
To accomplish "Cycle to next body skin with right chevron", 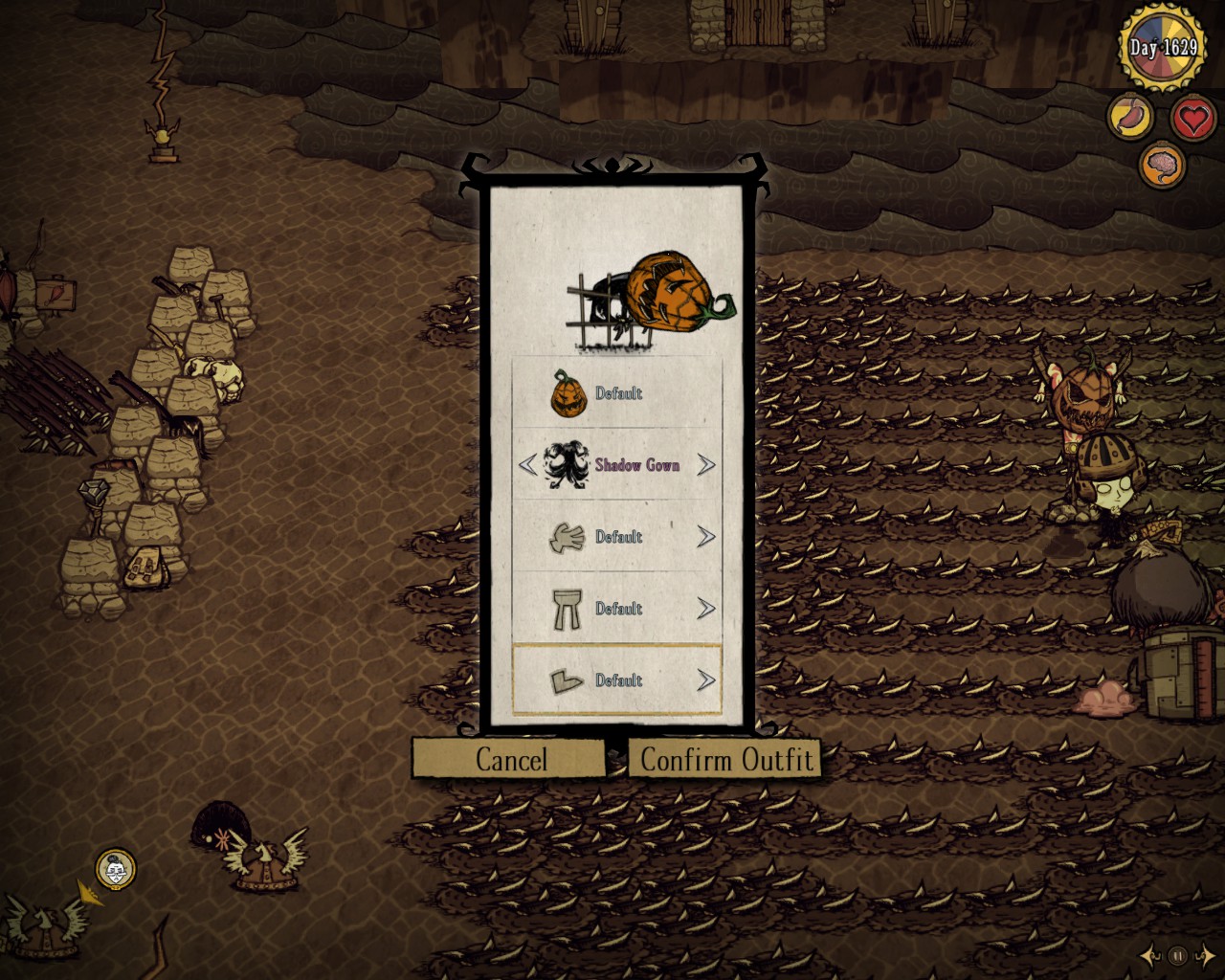I will pos(707,465).
